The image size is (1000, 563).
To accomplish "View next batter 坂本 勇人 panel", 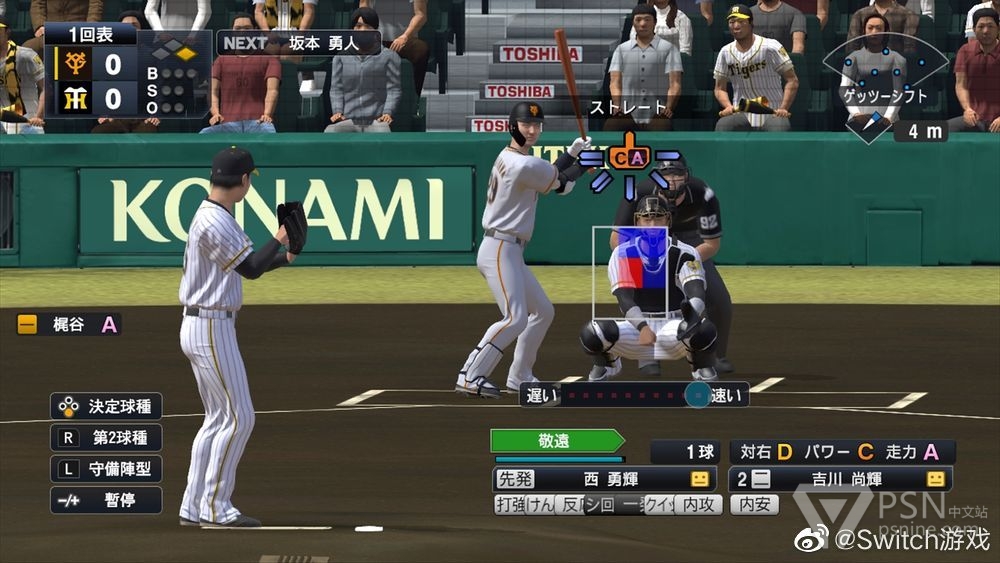I will (x=299, y=43).
